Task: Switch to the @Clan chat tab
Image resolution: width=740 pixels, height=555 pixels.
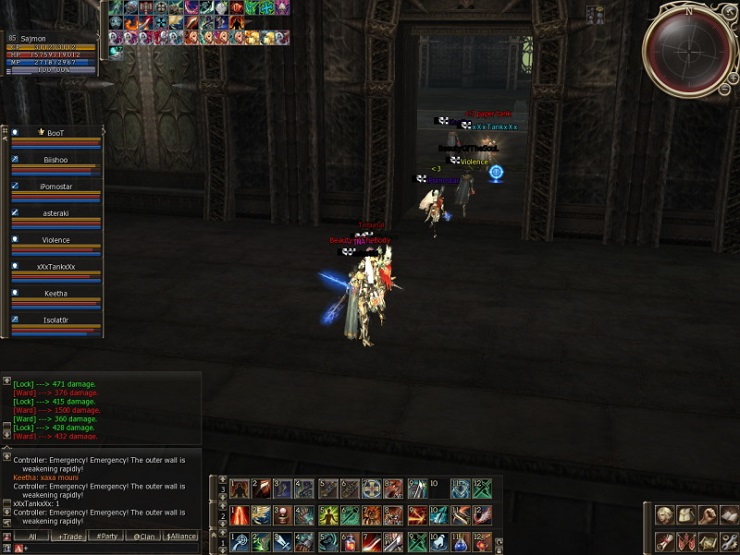Action: click(x=143, y=536)
